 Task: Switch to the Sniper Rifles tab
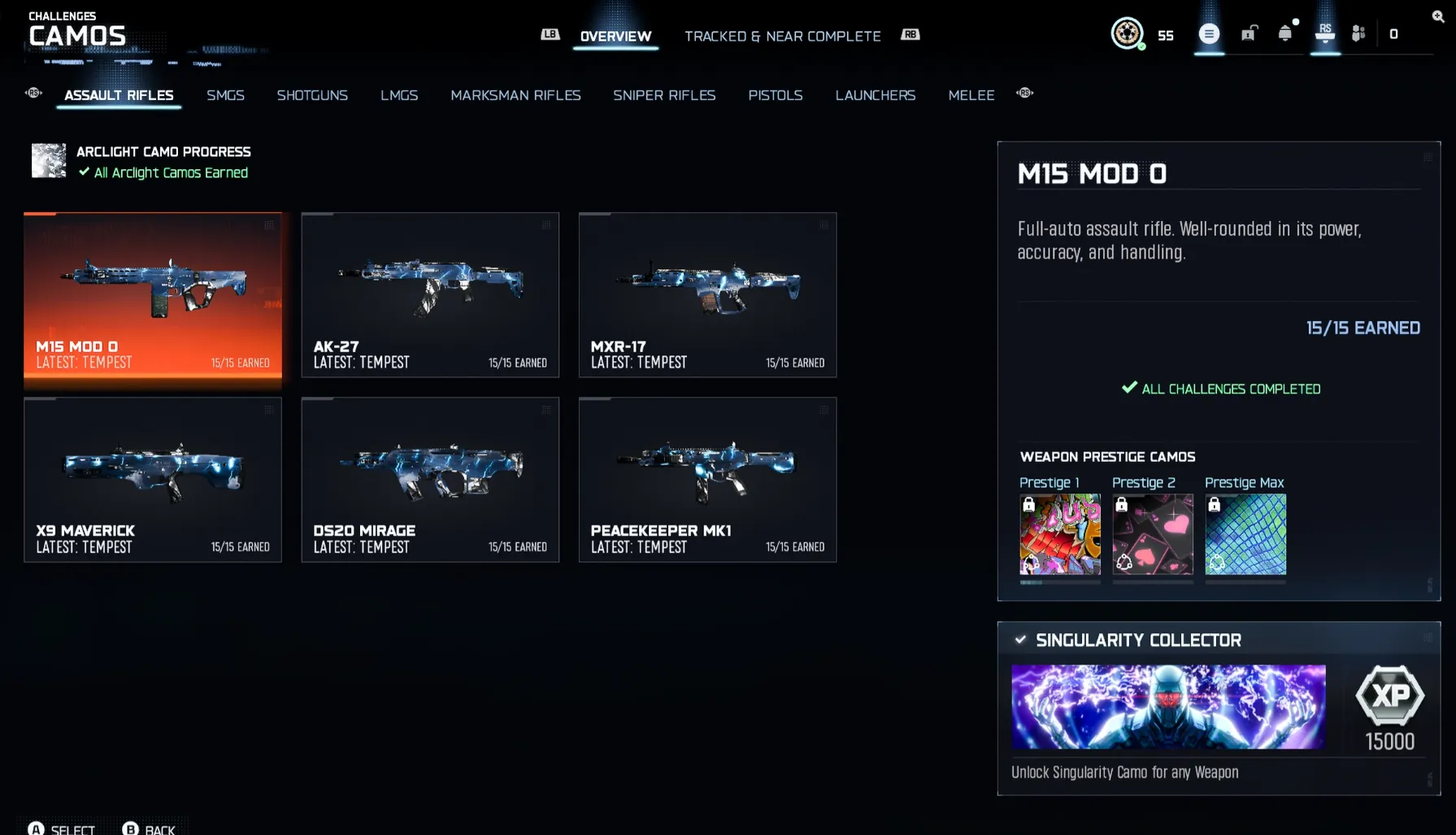click(x=664, y=95)
